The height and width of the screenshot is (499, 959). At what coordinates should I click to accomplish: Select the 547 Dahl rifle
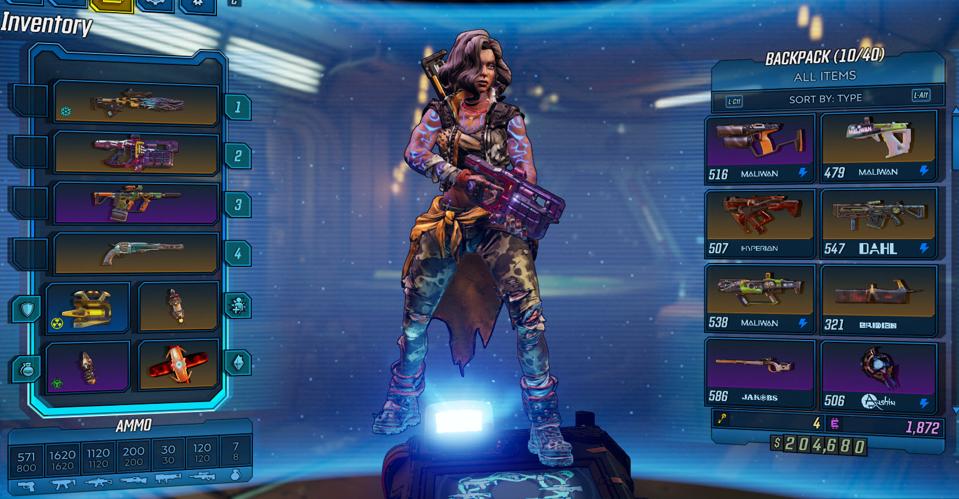(879, 222)
